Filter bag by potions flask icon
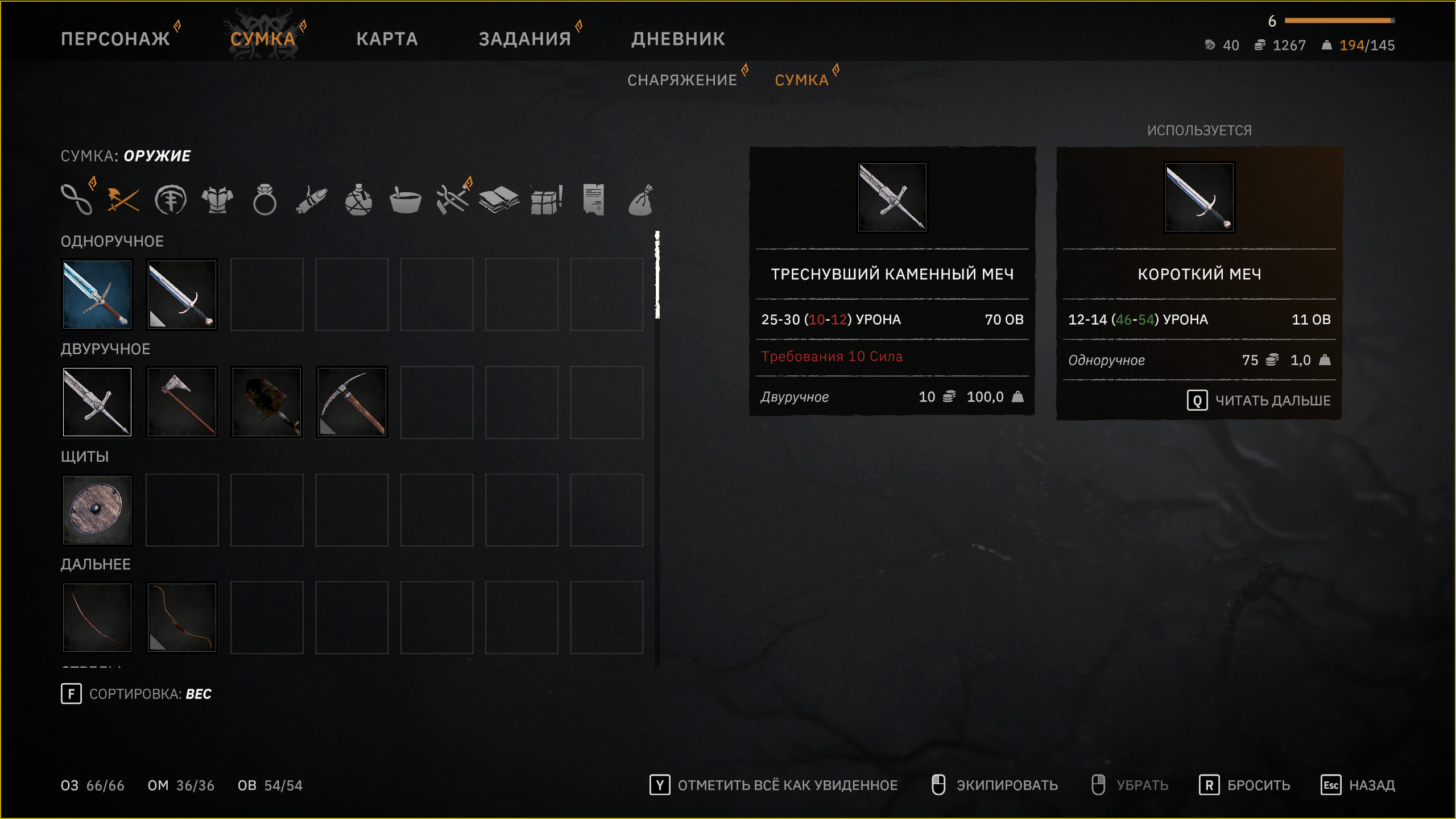 [358, 200]
